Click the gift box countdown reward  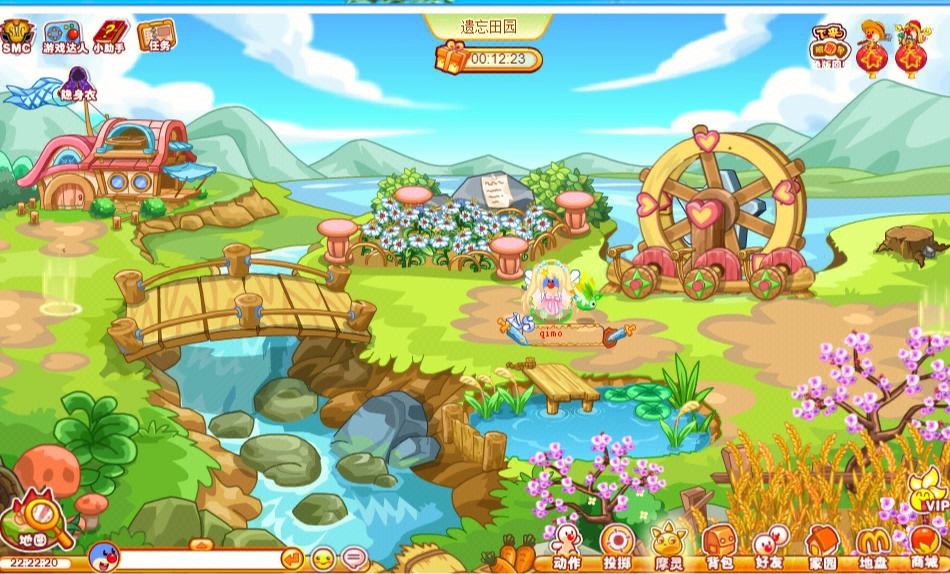(451, 59)
